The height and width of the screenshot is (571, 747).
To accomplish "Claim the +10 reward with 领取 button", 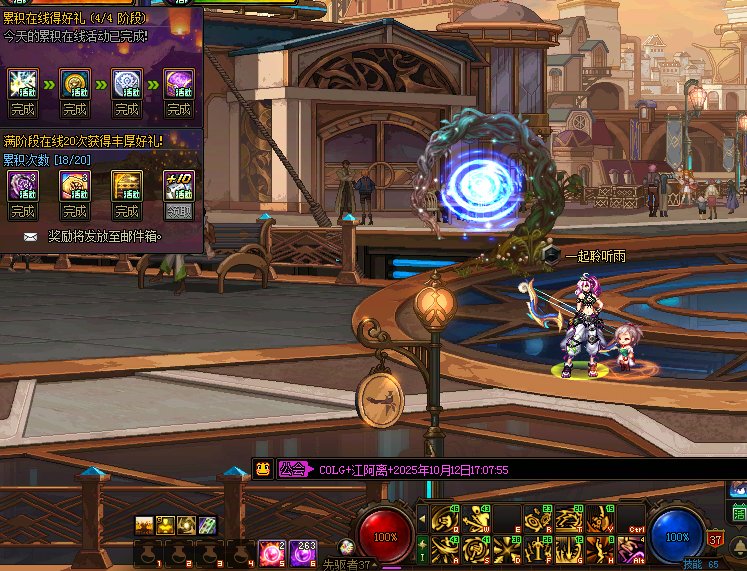I will 178,211.
